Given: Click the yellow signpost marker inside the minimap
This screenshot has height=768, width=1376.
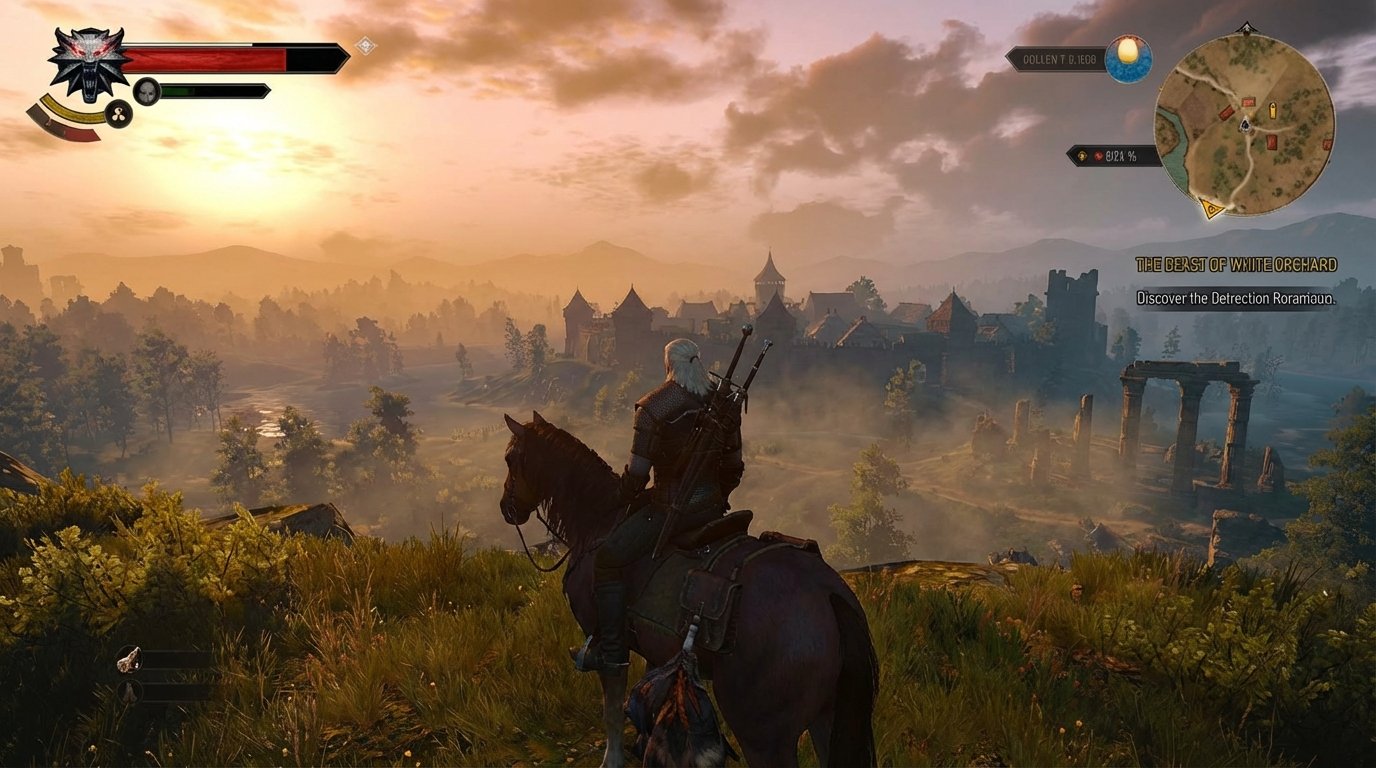Looking at the screenshot, I should click(x=1273, y=110).
